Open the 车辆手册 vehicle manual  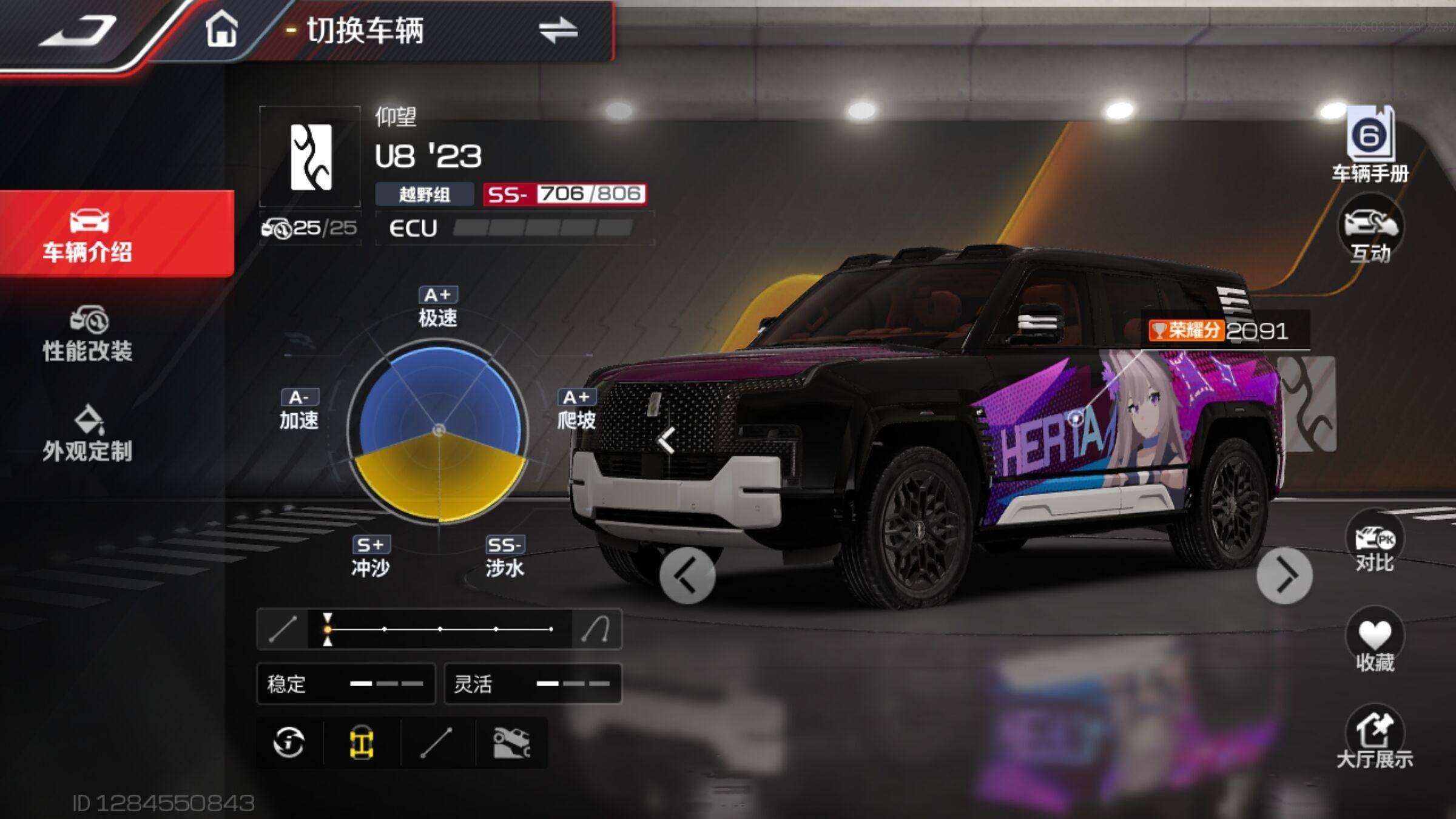1370,146
